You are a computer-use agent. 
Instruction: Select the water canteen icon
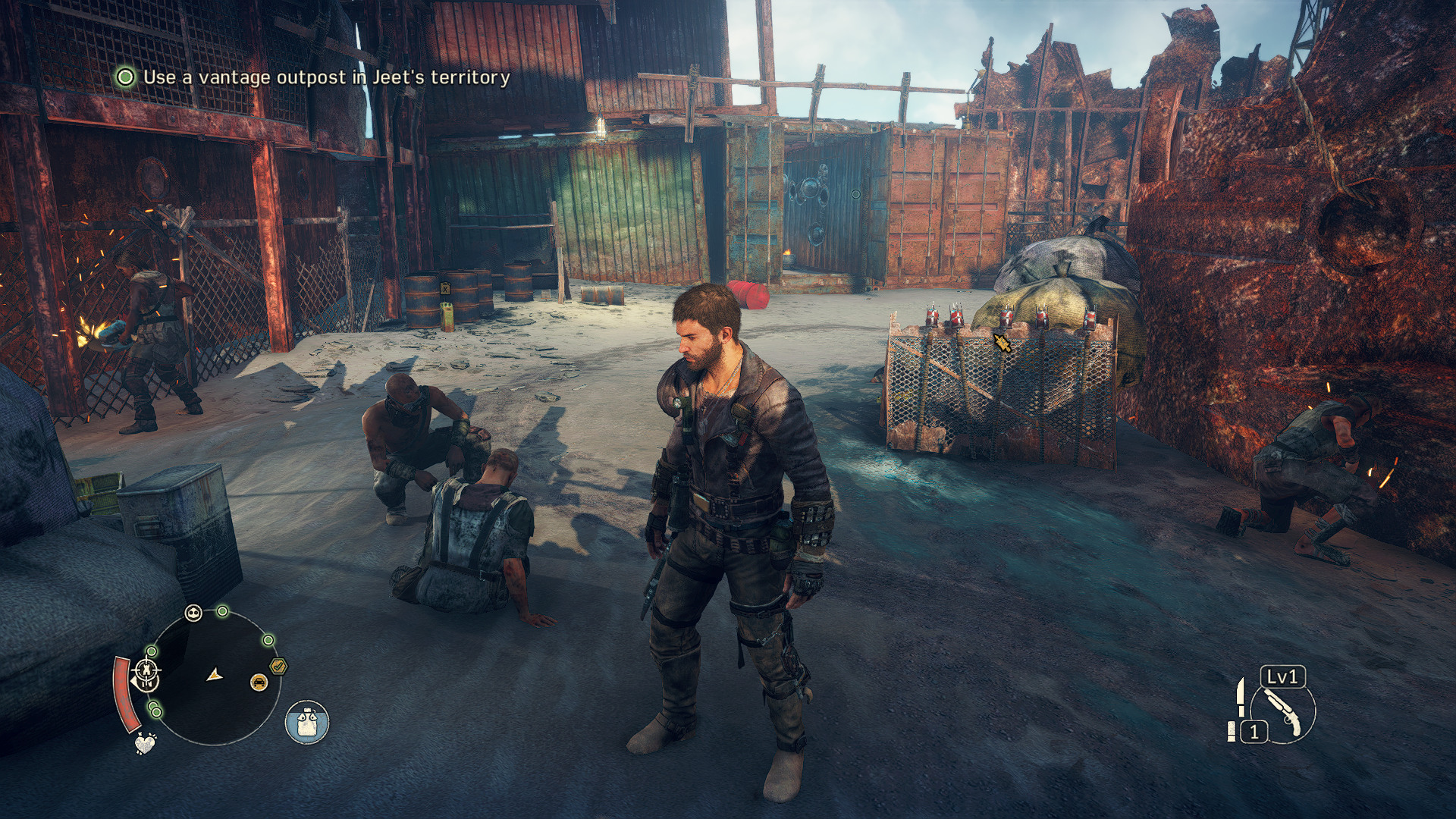tap(307, 720)
